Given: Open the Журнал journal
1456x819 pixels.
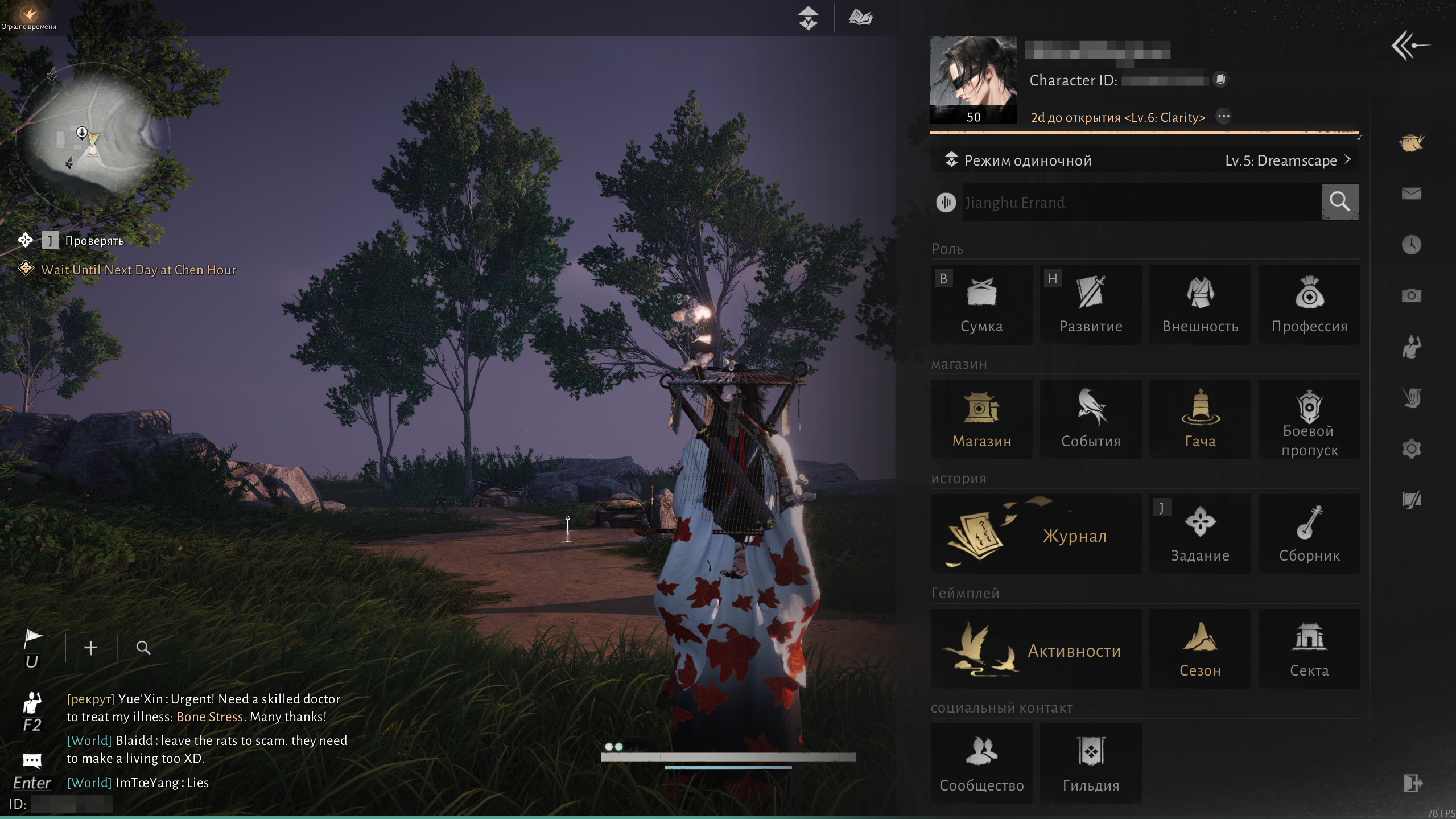Looking at the screenshot, I should tap(1036, 534).
